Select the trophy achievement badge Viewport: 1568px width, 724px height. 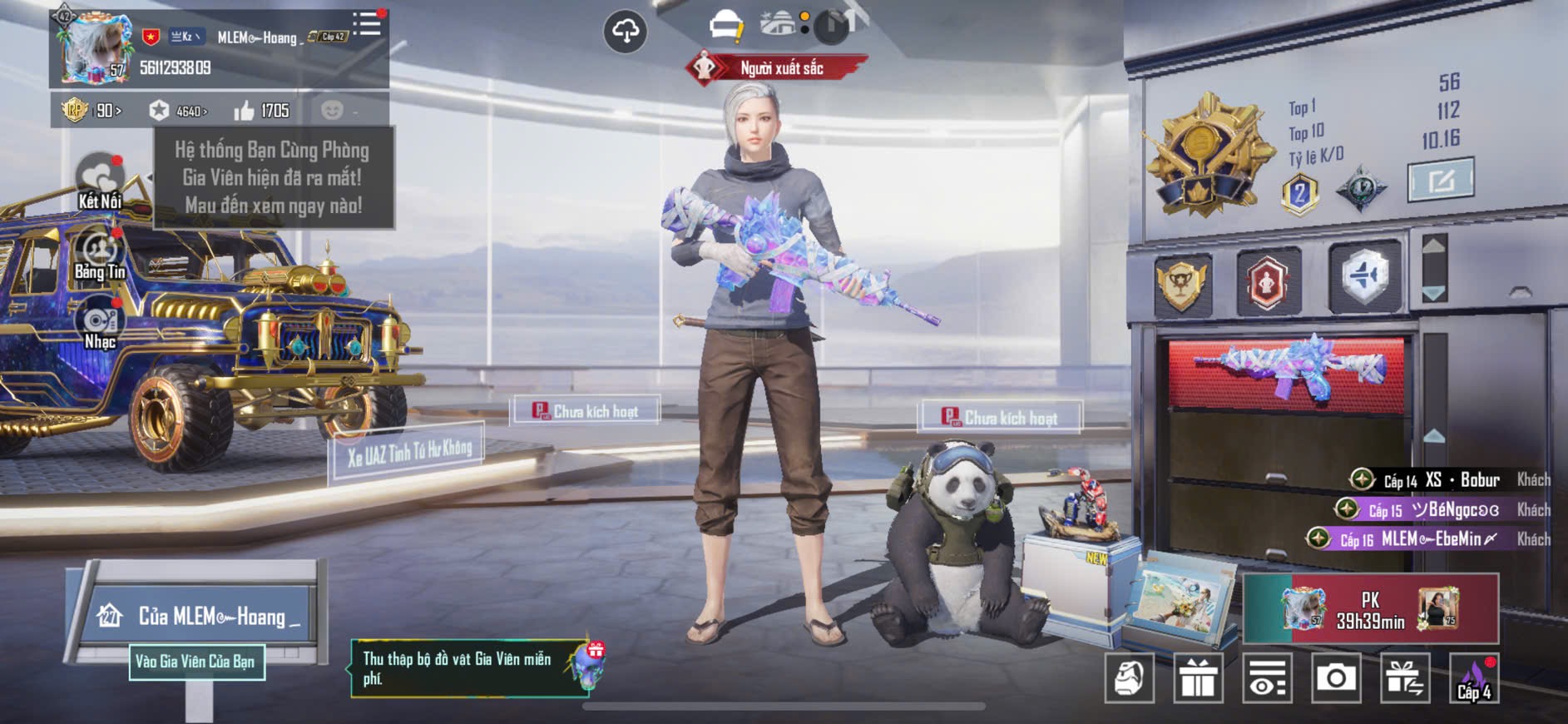[1182, 282]
